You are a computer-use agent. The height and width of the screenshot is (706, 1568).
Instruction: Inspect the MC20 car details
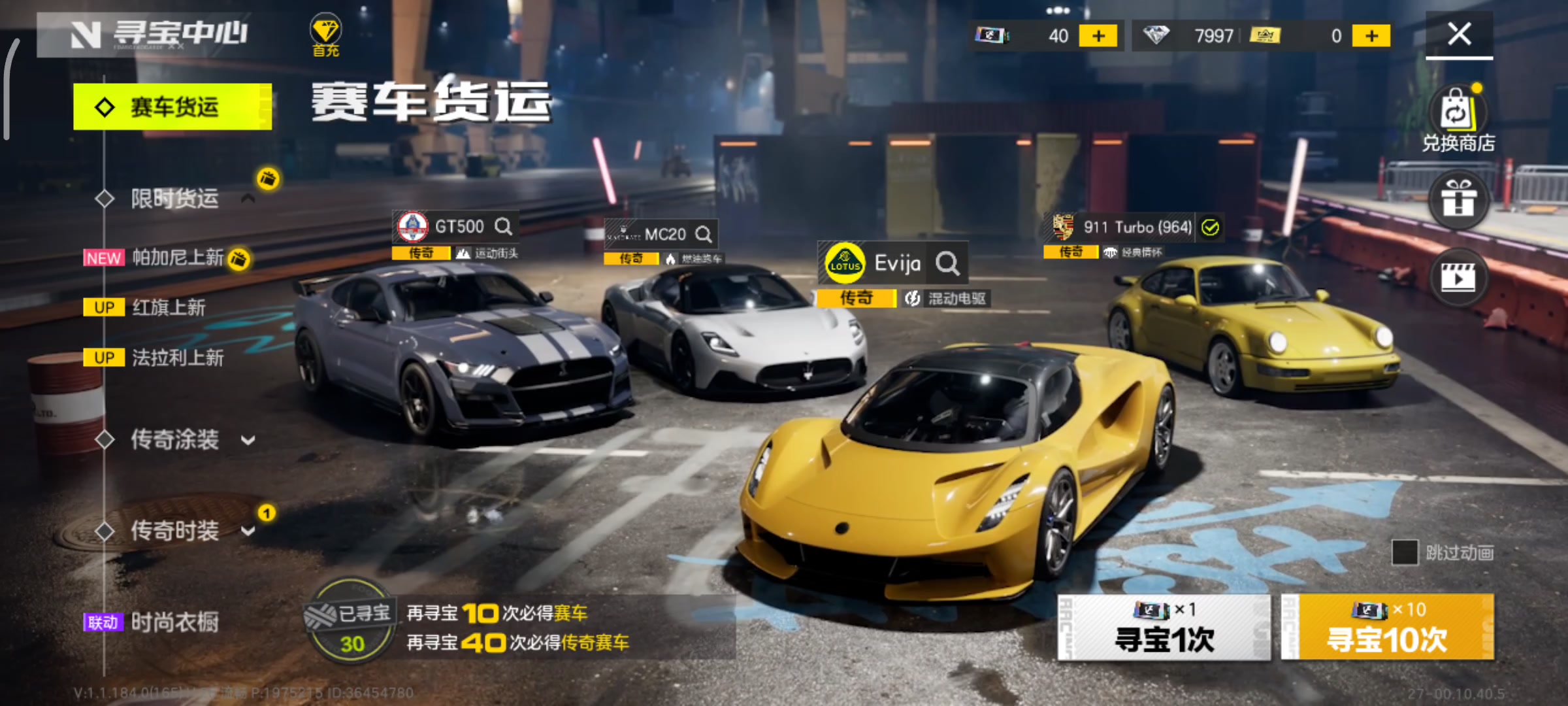[x=703, y=234]
